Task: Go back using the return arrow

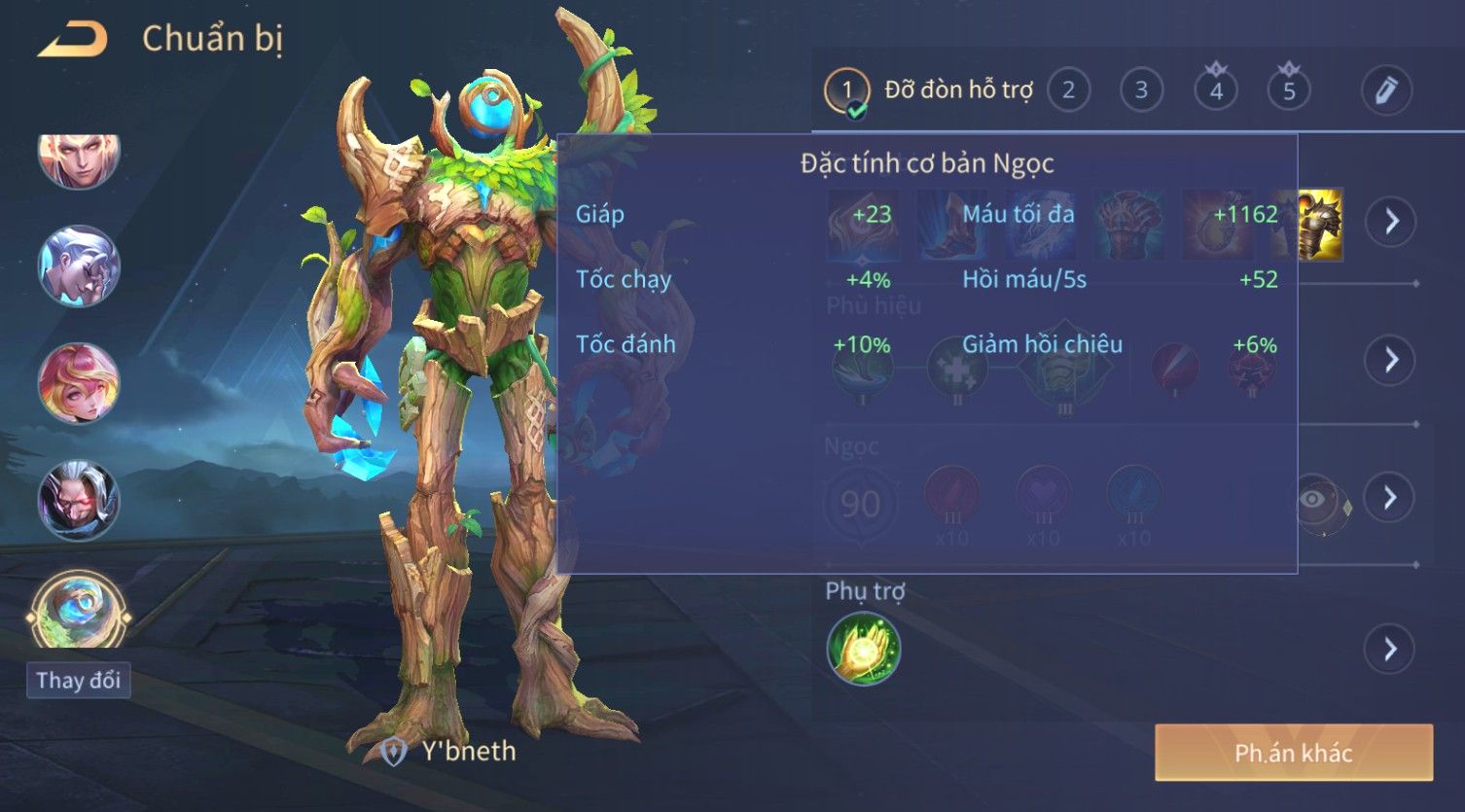Action: [x=72, y=39]
